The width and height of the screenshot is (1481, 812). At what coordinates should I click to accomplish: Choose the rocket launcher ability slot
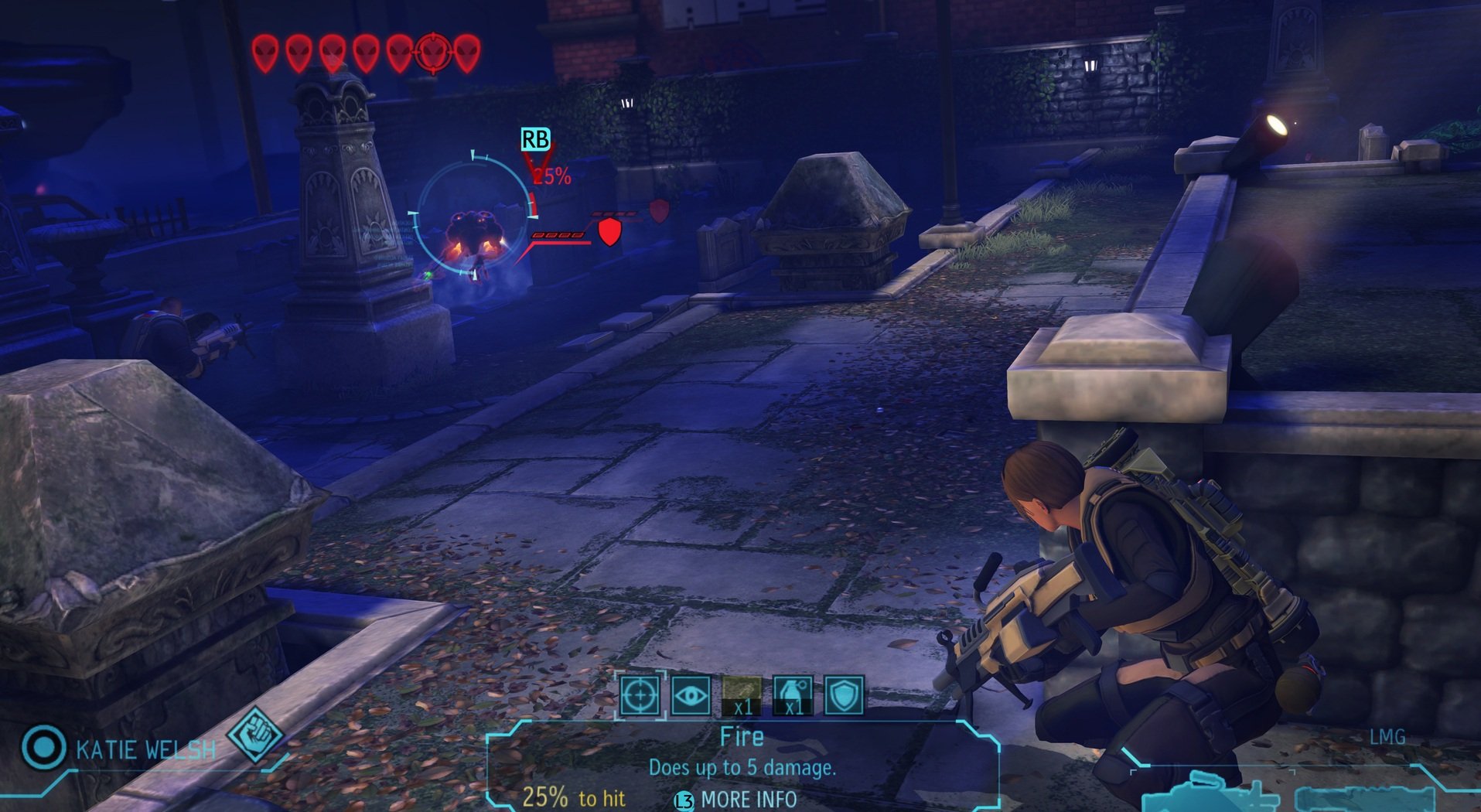pyautogui.click(x=742, y=695)
